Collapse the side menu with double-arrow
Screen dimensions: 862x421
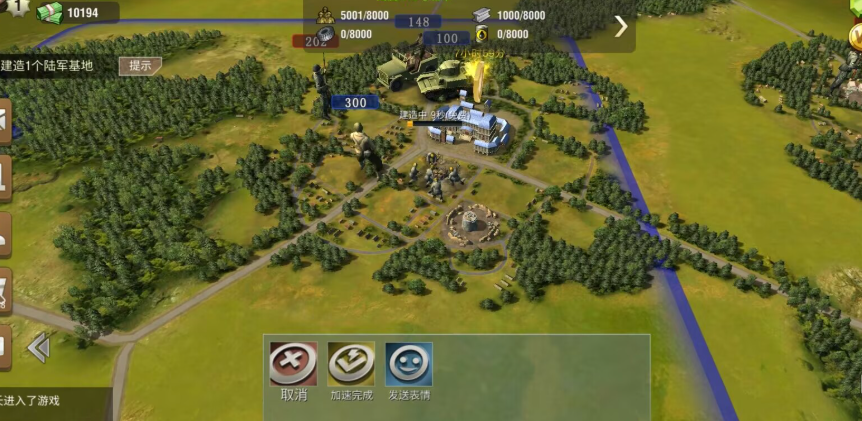point(38,348)
